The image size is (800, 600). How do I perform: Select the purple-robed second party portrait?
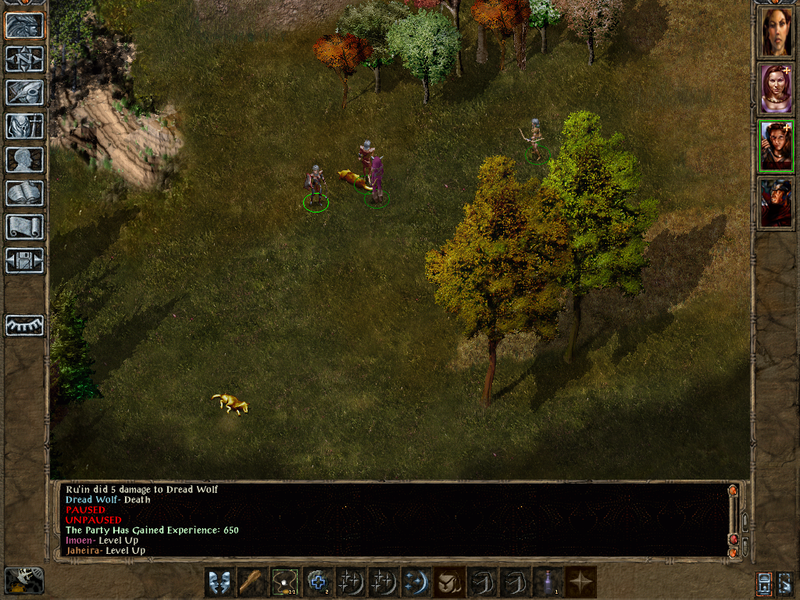[x=776, y=89]
